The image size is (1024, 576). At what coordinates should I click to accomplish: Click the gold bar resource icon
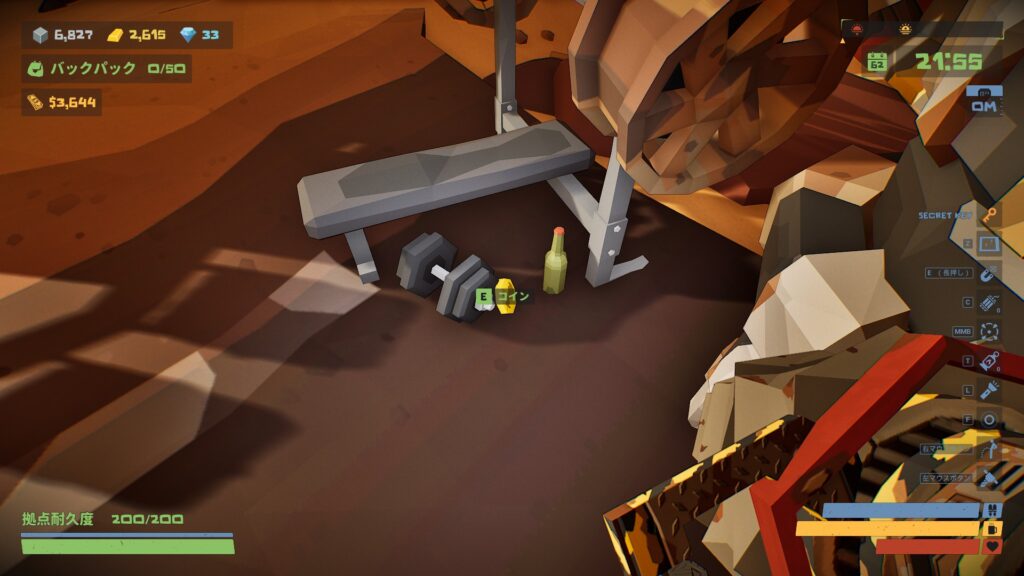115,35
